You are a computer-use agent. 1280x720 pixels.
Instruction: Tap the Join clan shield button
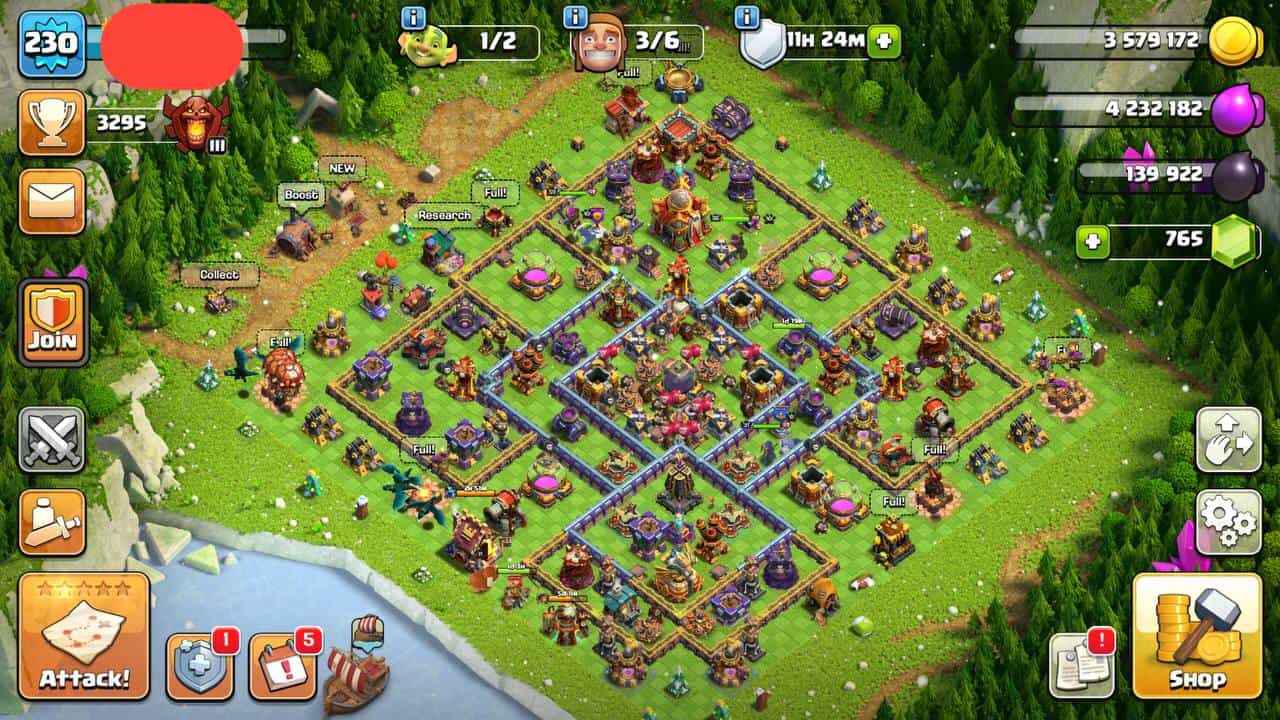53,323
